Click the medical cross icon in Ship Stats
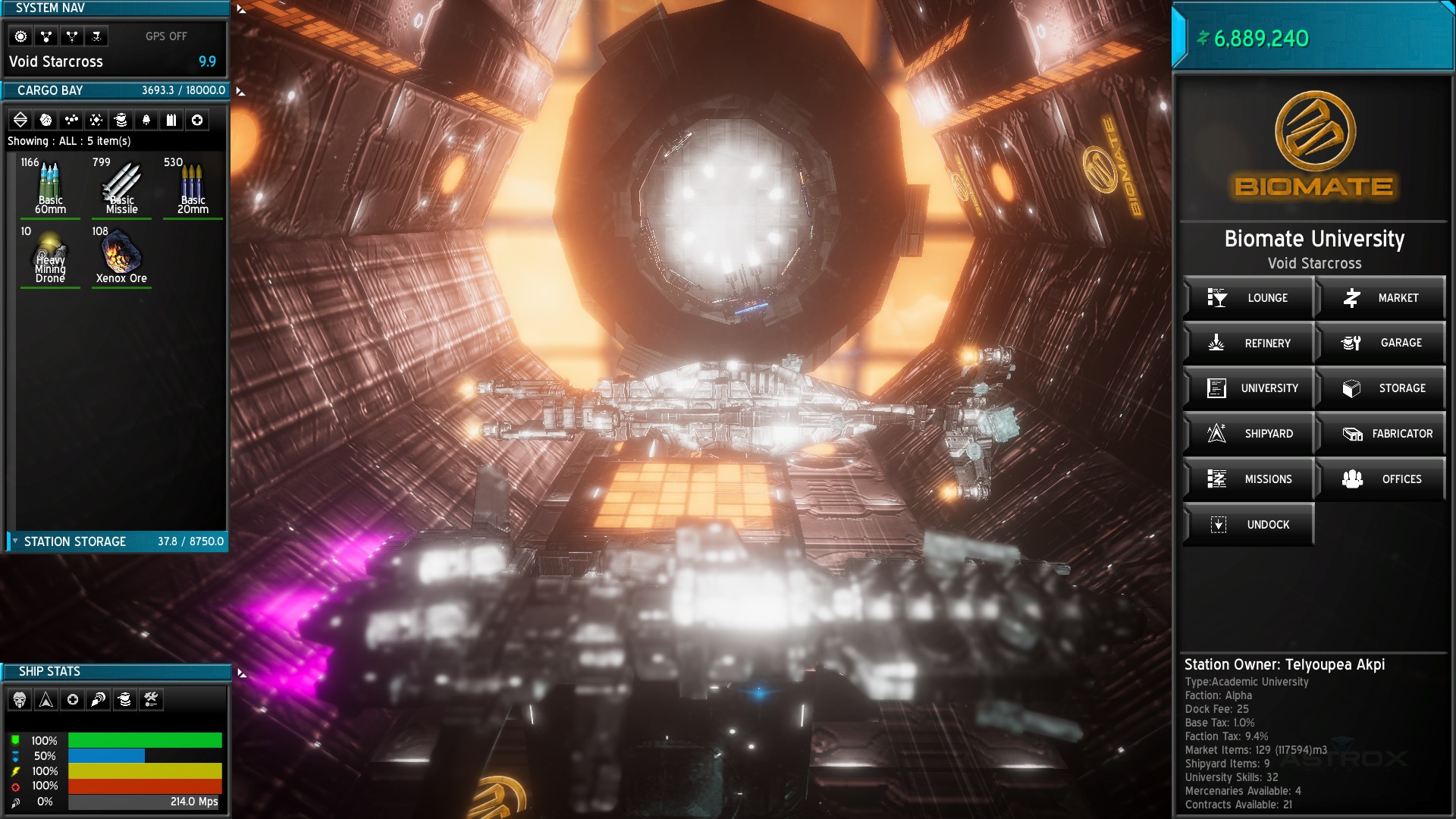The image size is (1456, 819). (71, 699)
